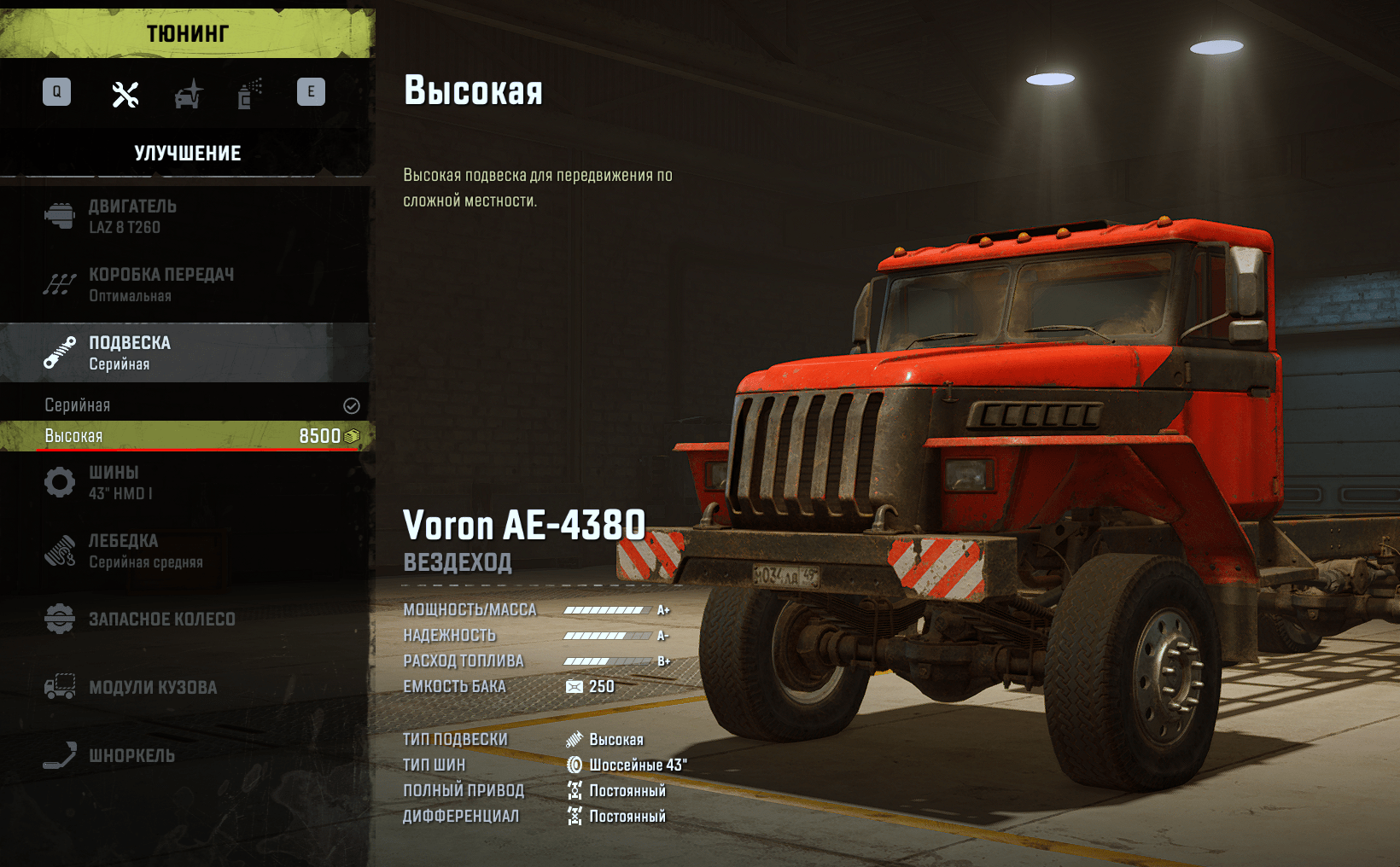Open the Коробка передач gearbox category

186,285
